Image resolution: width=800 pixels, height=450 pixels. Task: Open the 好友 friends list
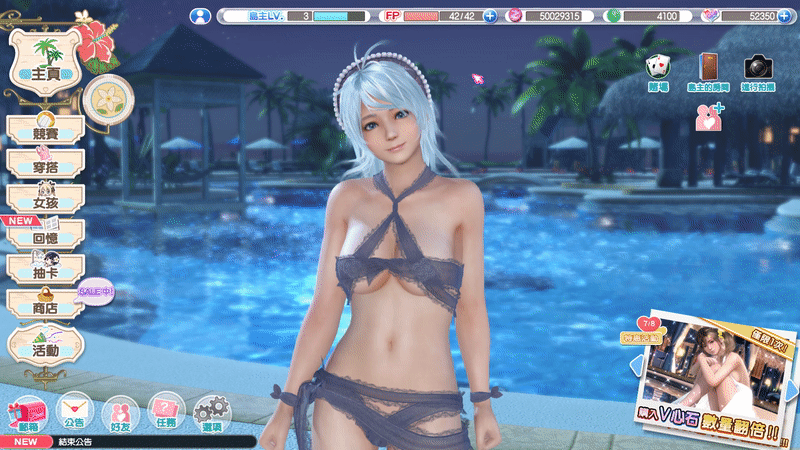pos(120,412)
